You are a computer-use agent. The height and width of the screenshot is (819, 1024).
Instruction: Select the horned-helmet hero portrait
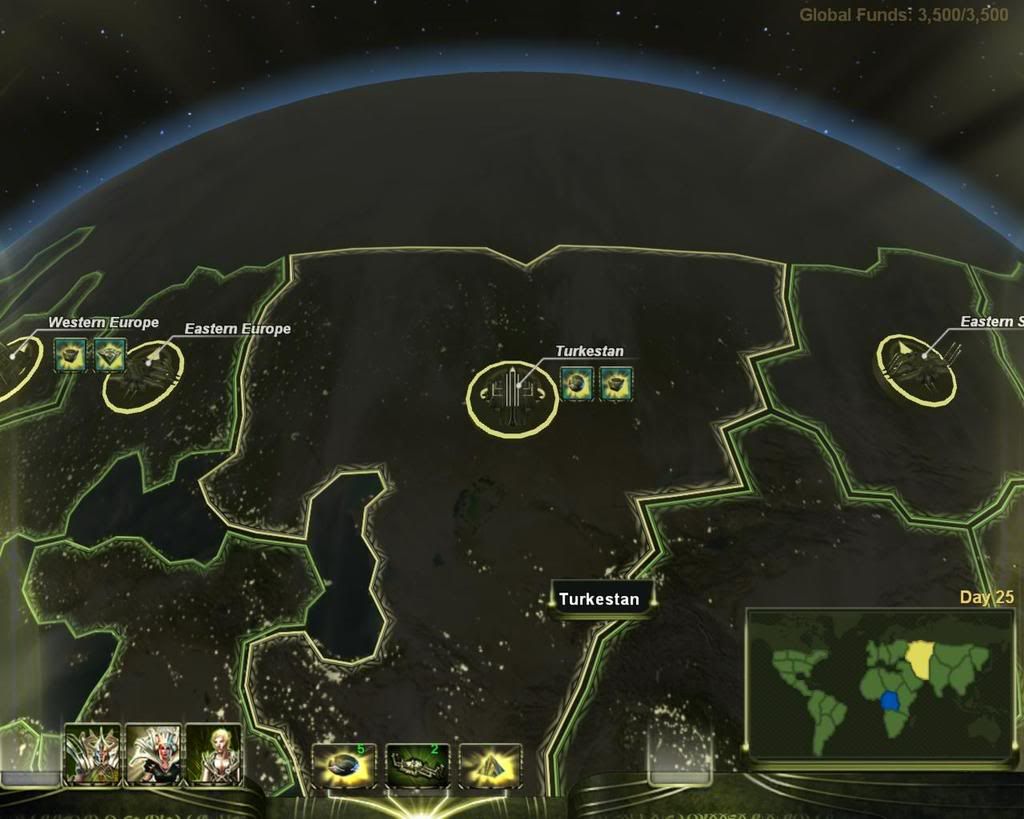(92, 754)
